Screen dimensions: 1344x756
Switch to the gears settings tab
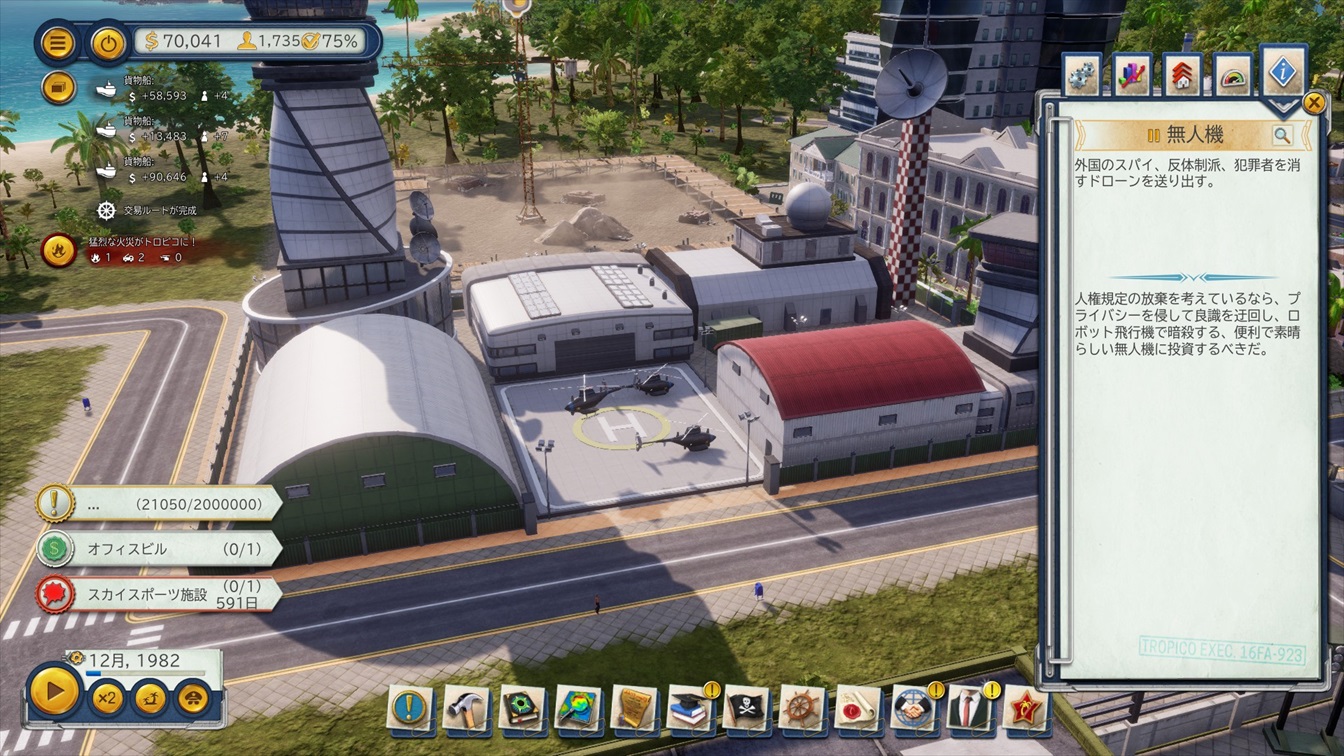coord(1082,76)
